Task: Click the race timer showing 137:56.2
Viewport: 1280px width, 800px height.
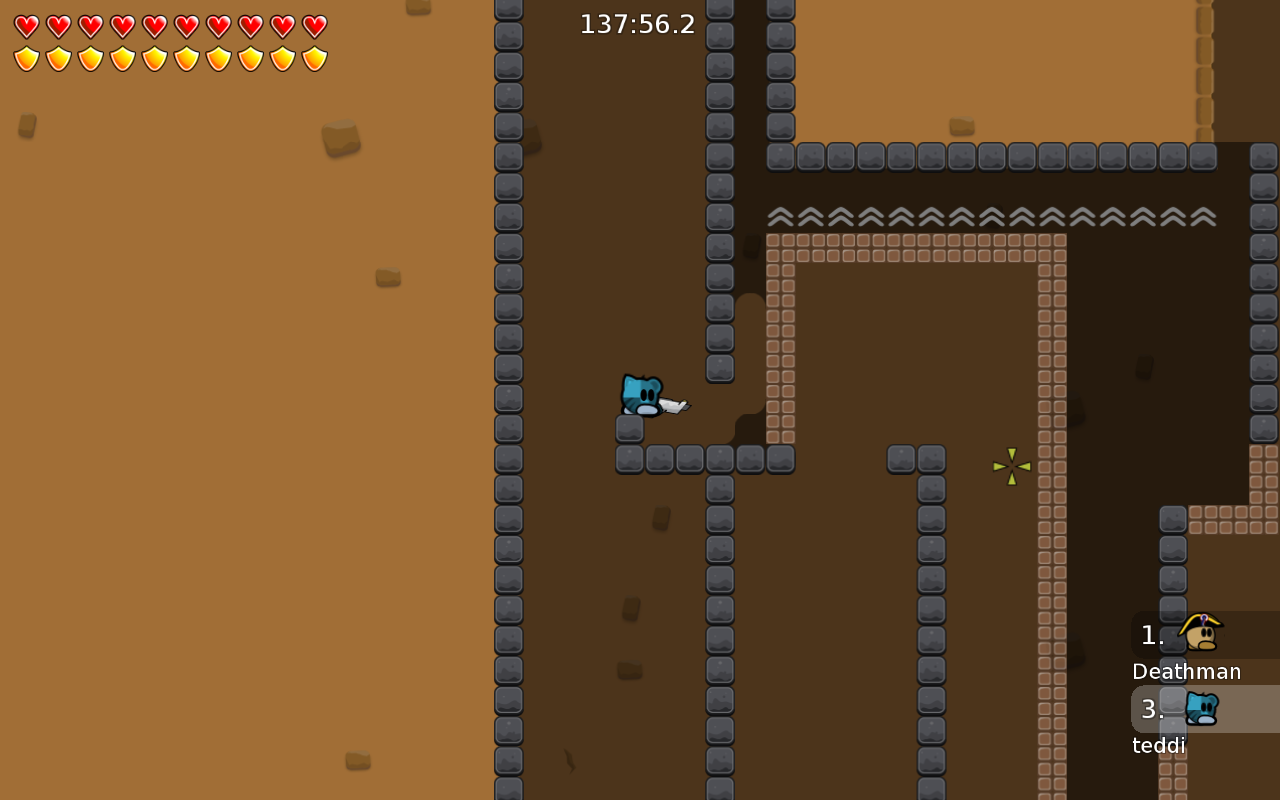Action: pyautogui.click(x=637, y=25)
